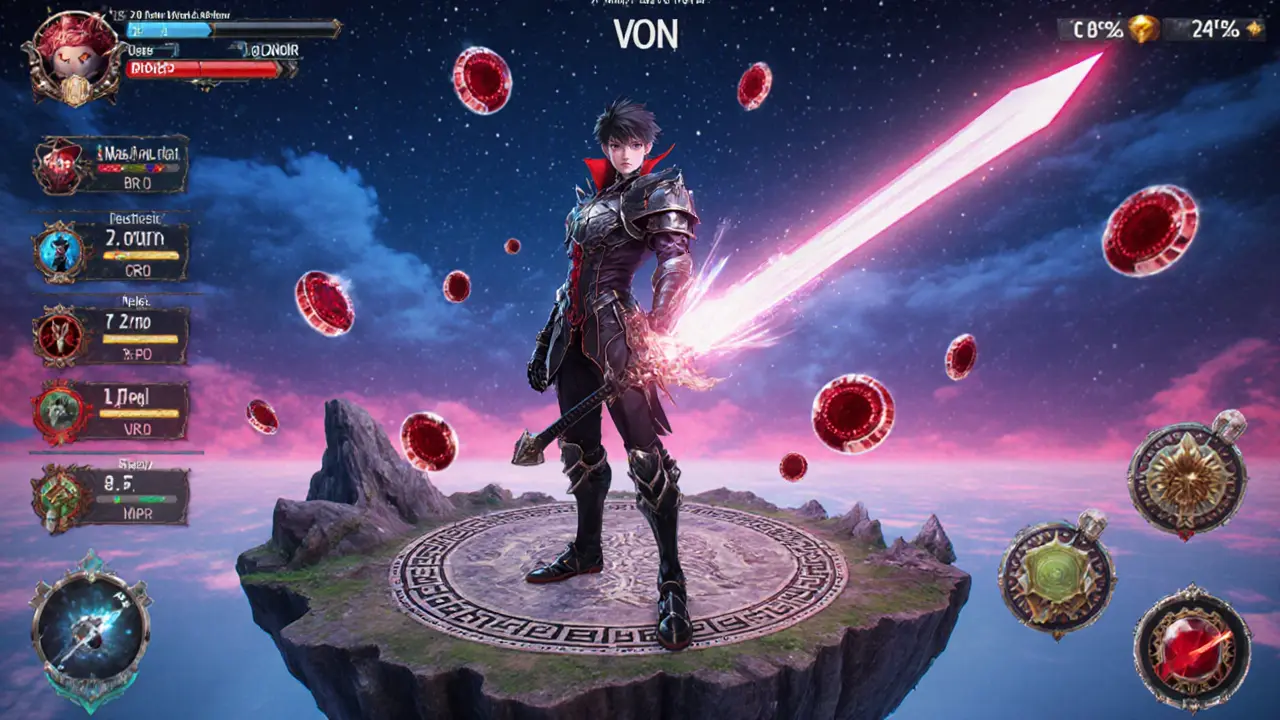Toggle the VRO ability state

[x=140, y=430]
